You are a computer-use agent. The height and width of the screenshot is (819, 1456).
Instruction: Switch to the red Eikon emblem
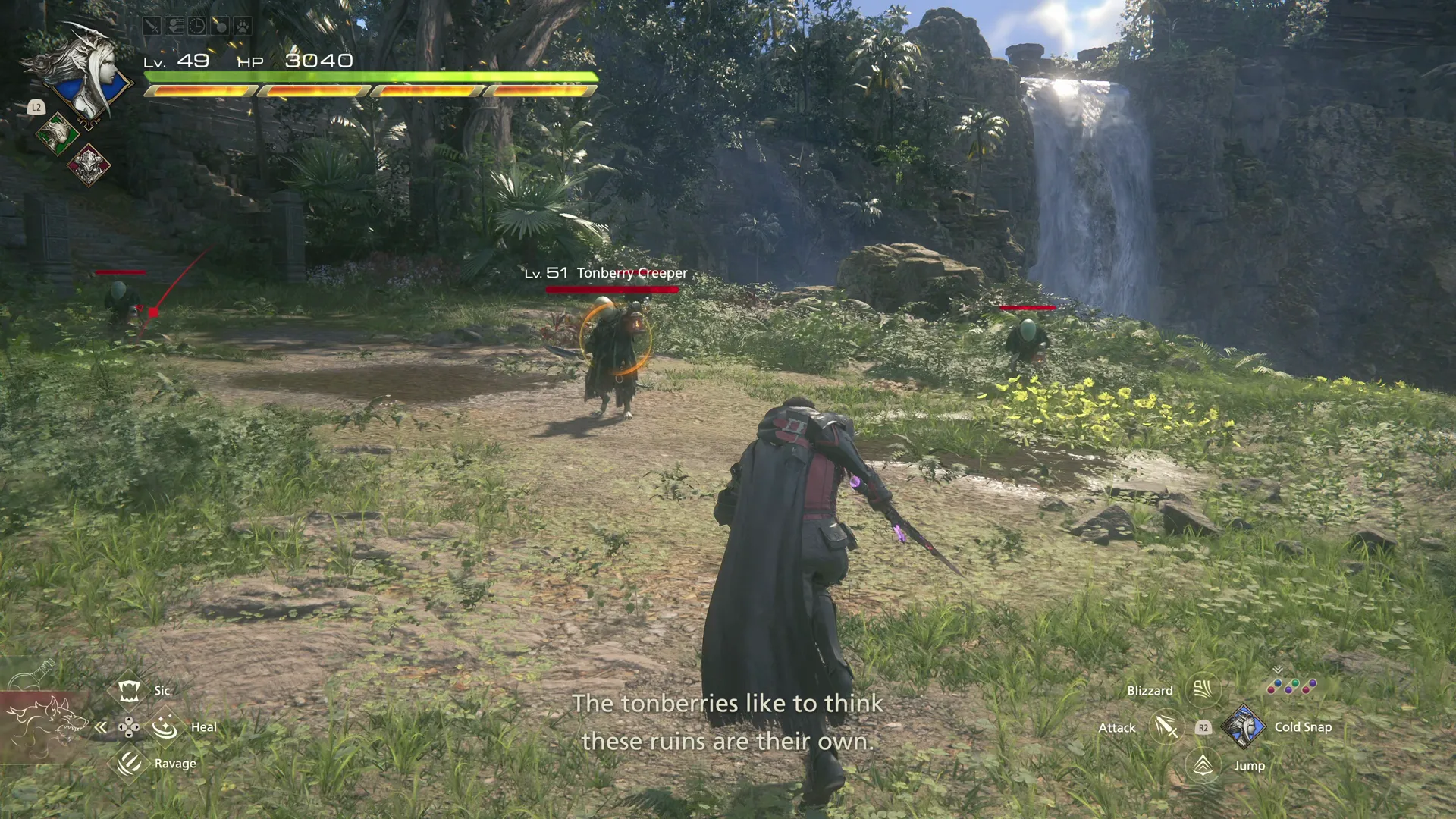89,165
